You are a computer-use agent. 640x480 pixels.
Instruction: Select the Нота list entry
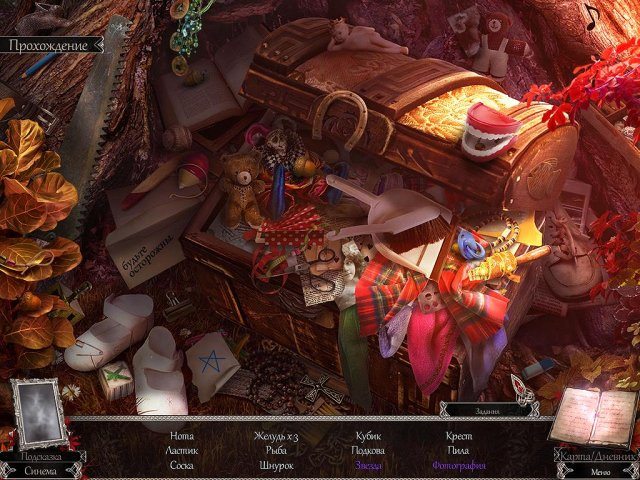(x=182, y=436)
